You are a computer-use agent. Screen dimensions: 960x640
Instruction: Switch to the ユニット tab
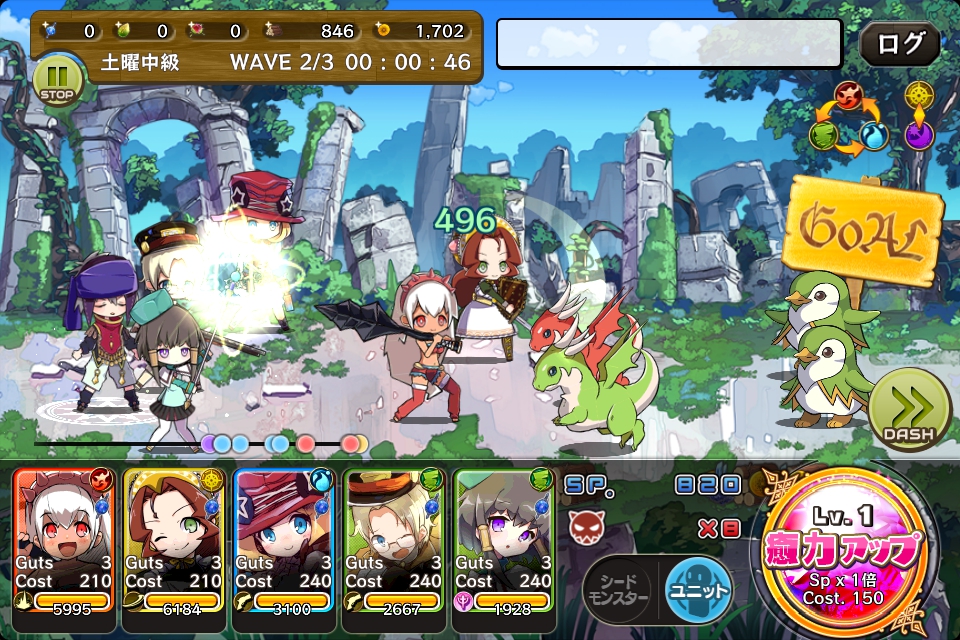[x=698, y=590]
